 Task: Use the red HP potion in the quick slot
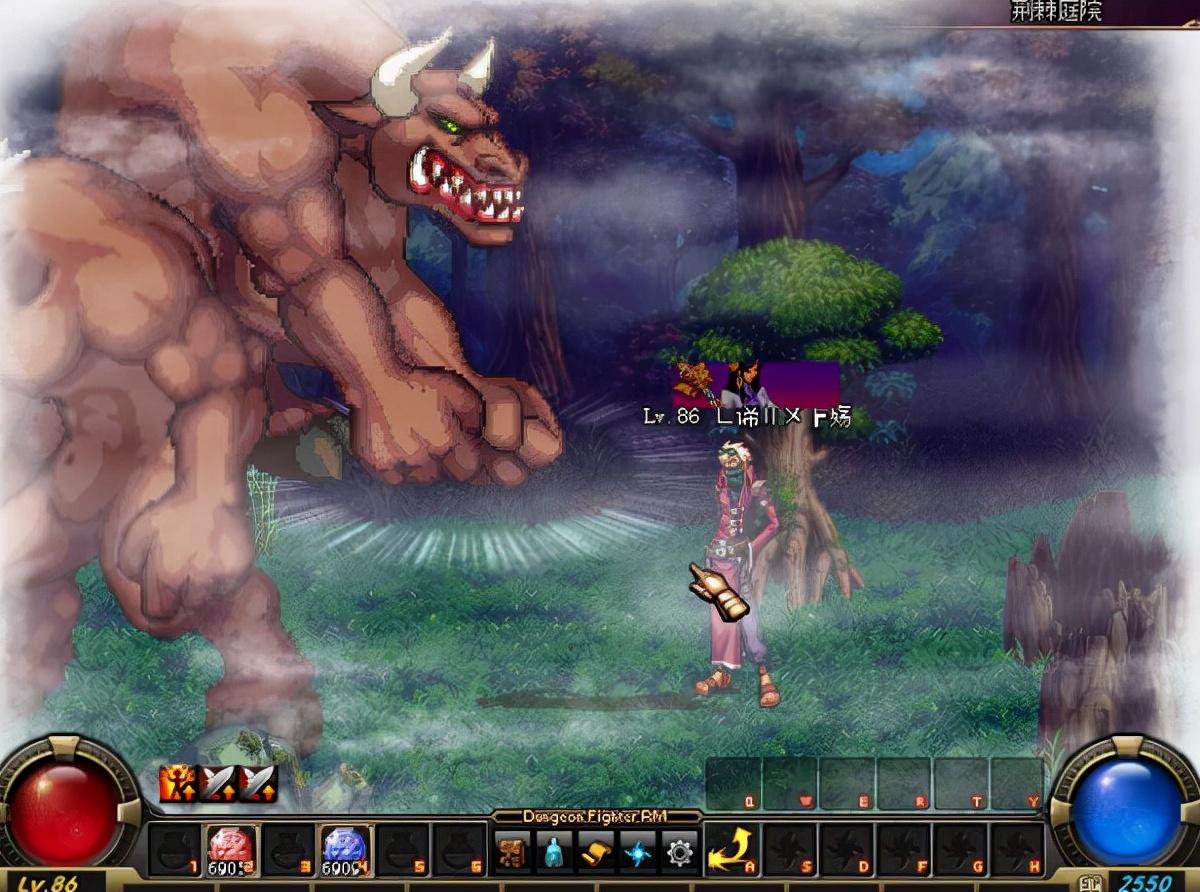click(x=232, y=850)
